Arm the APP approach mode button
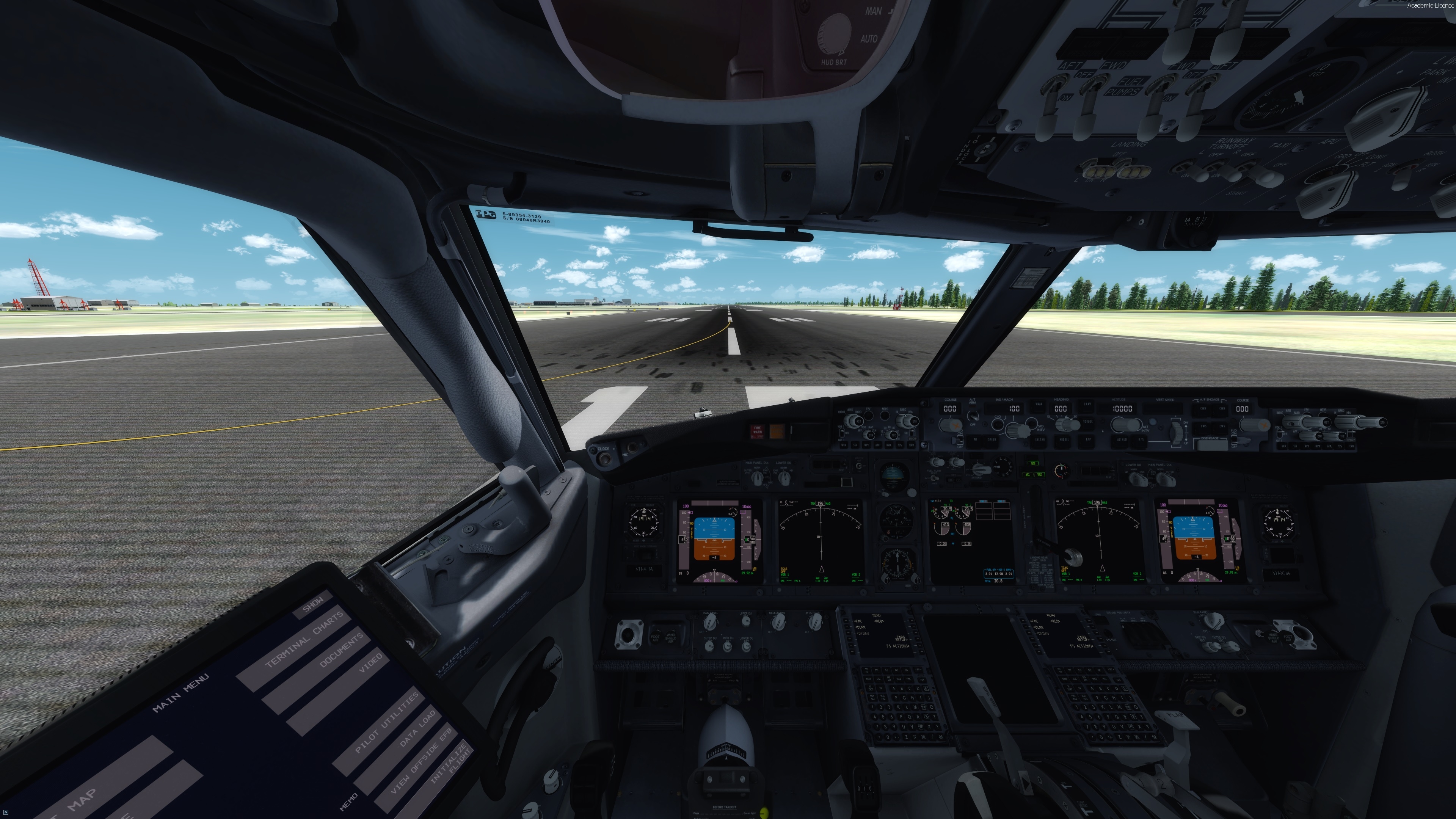 coord(1088,439)
